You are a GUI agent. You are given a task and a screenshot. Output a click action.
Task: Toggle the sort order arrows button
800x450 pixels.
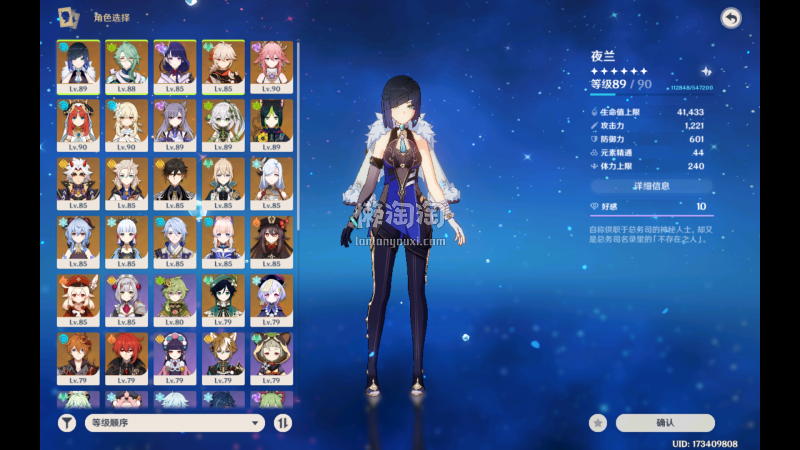(283, 423)
